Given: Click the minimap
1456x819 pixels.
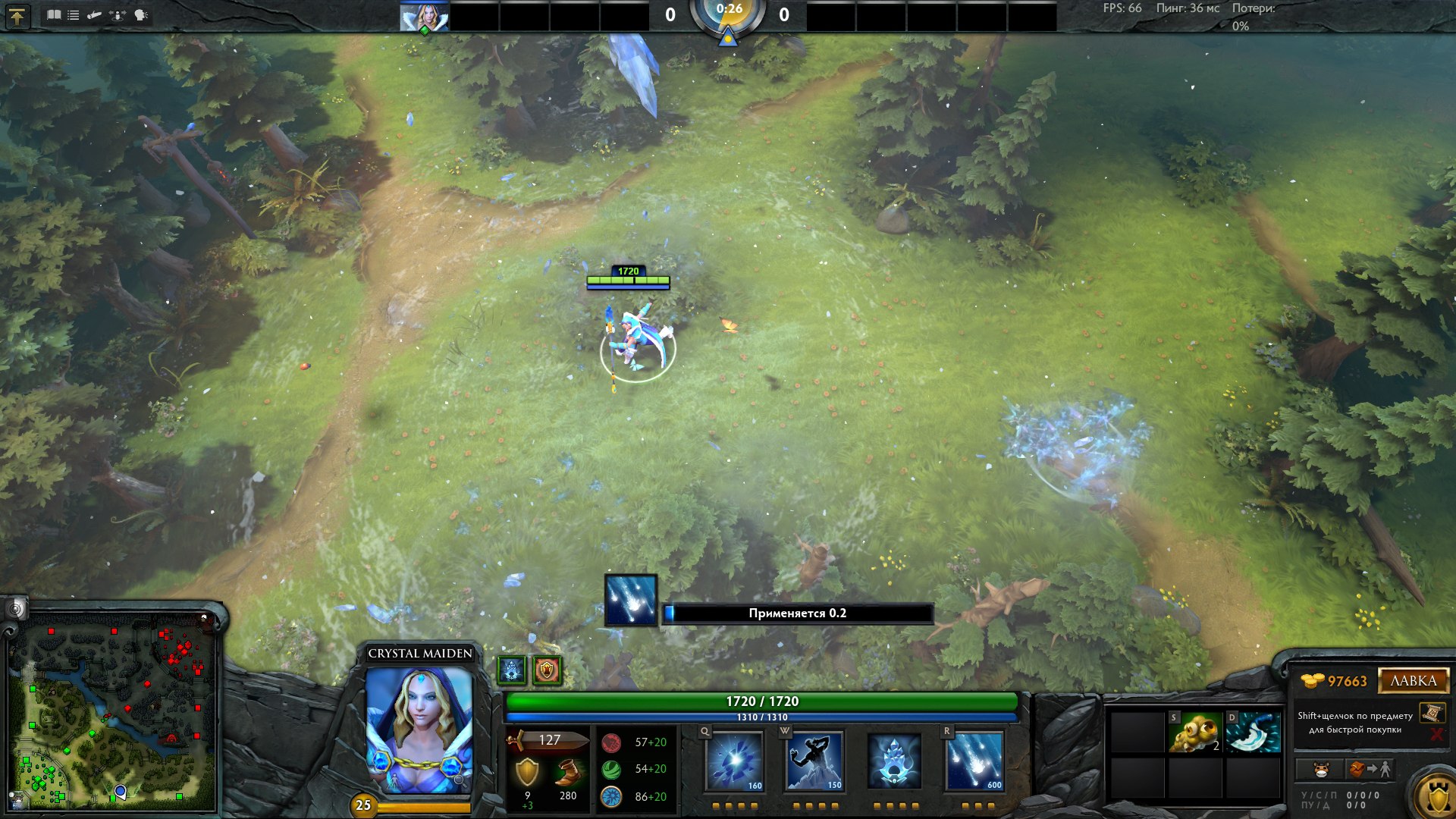Looking at the screenshot, I should 112,711.
